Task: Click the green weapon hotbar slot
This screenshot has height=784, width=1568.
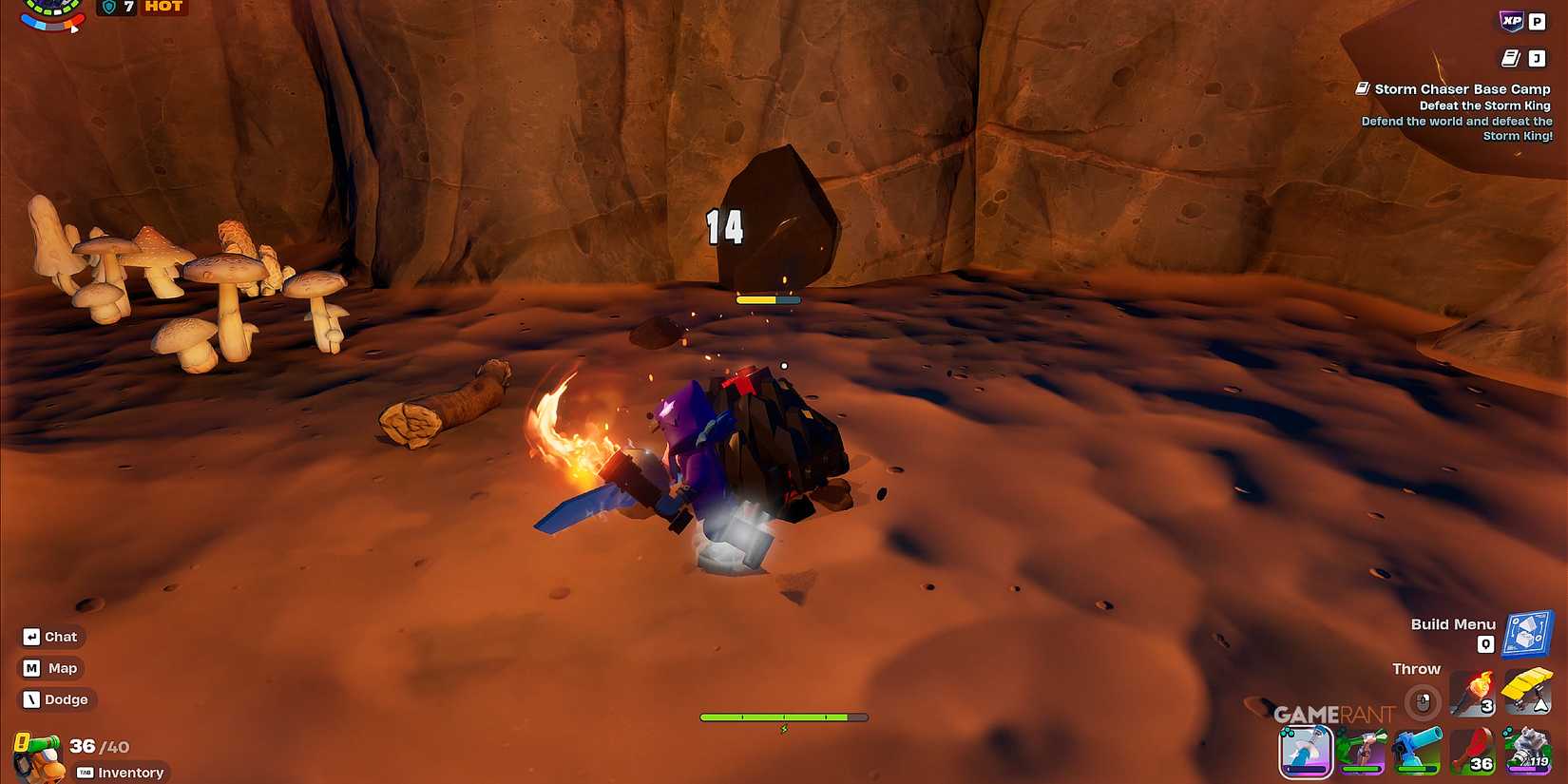Action: [x=1362, y=752]
